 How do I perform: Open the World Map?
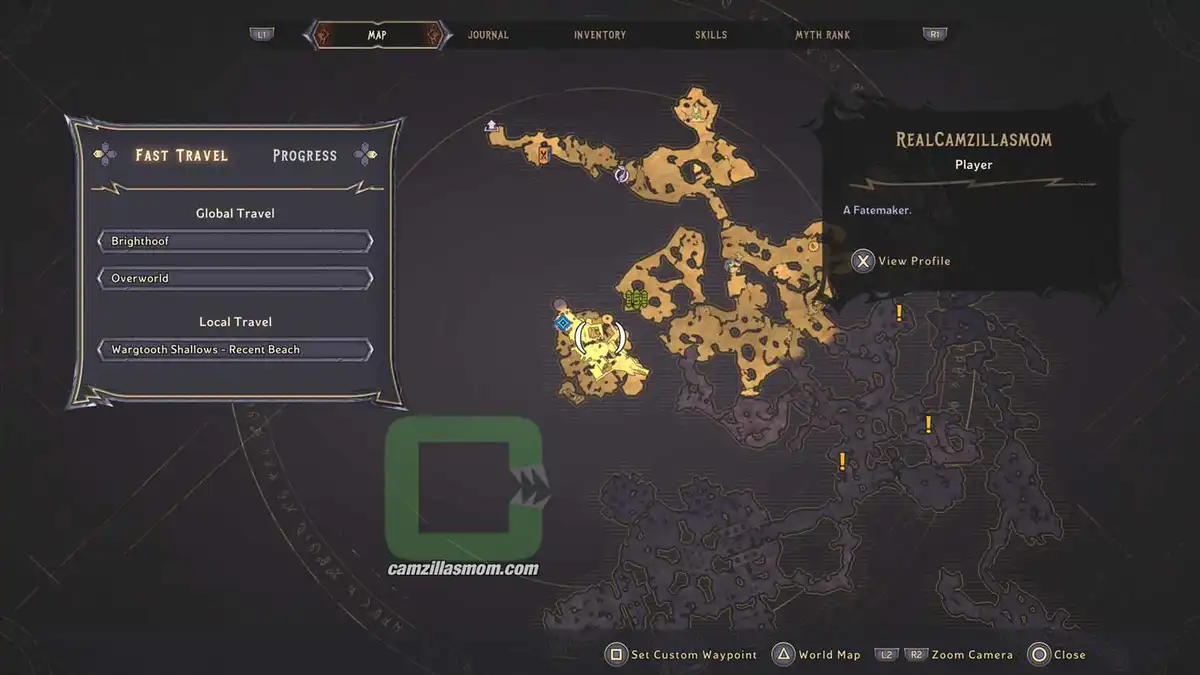coord(817,655)
